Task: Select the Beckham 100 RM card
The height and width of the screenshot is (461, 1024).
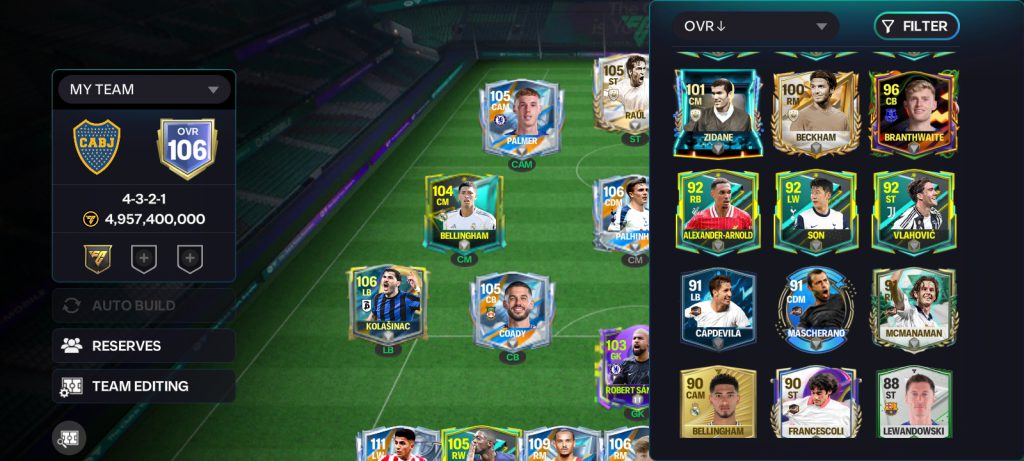Action: 815,112
